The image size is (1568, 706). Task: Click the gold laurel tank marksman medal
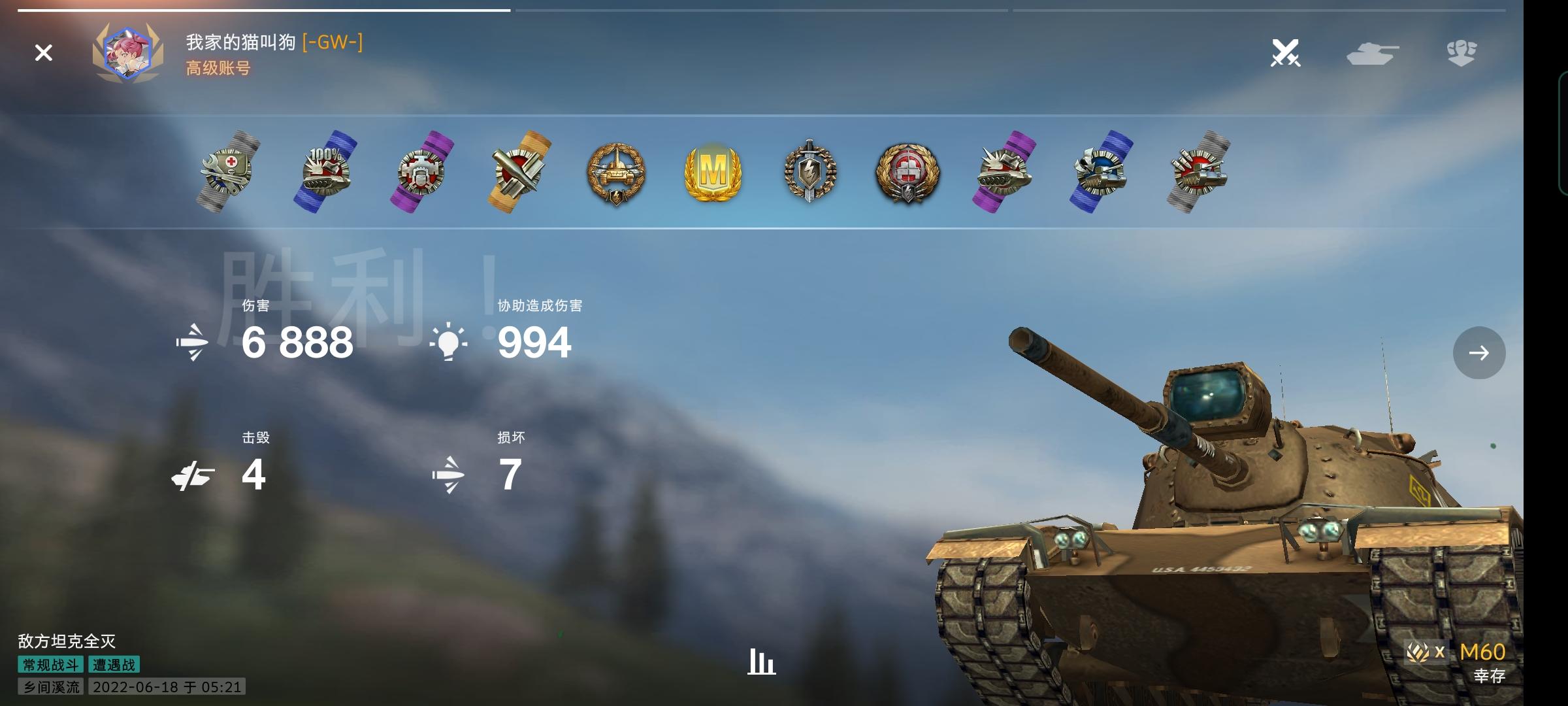tap(617, 173)
